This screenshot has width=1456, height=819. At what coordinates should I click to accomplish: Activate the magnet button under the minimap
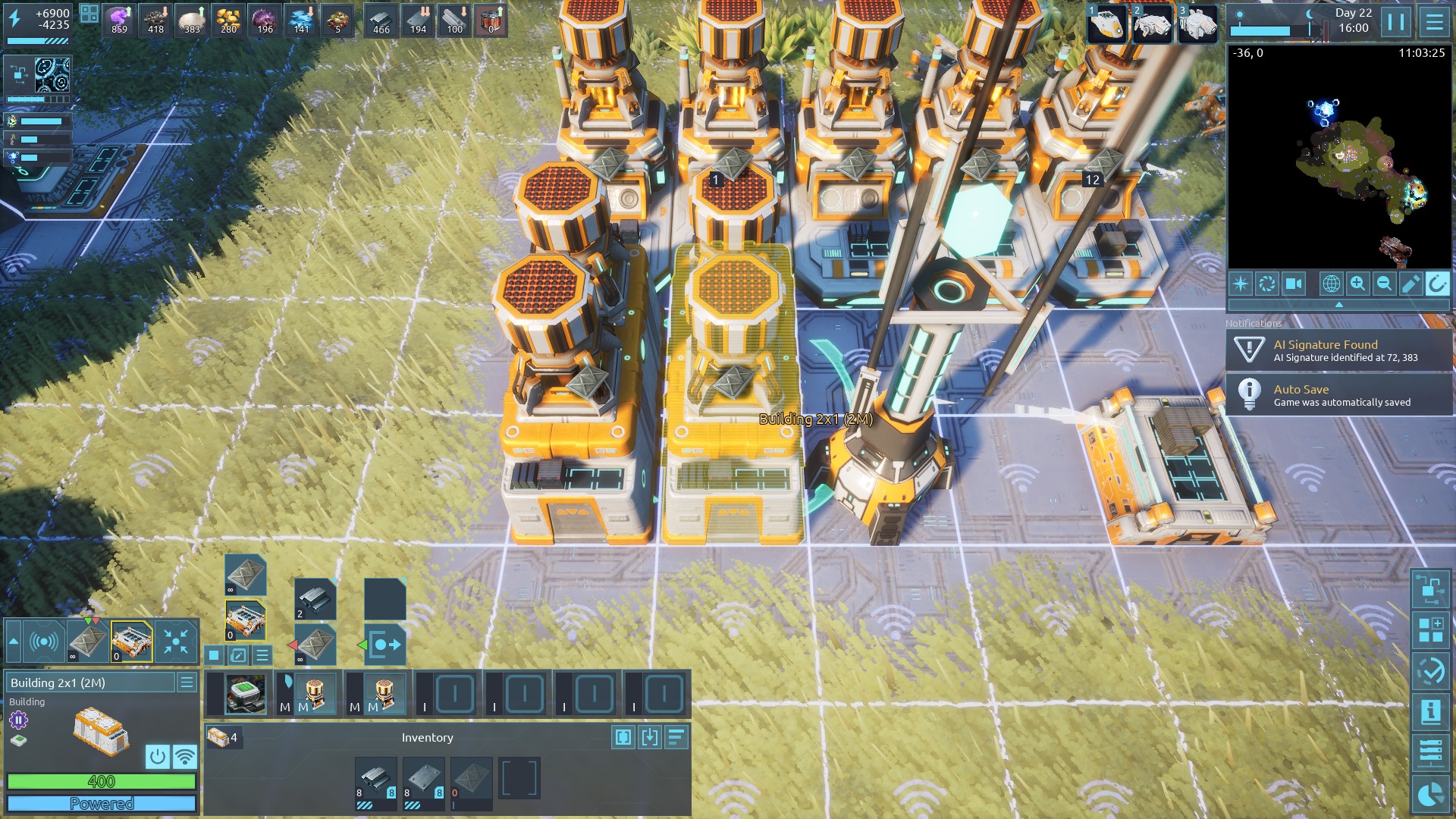[x=1436, y=284]
